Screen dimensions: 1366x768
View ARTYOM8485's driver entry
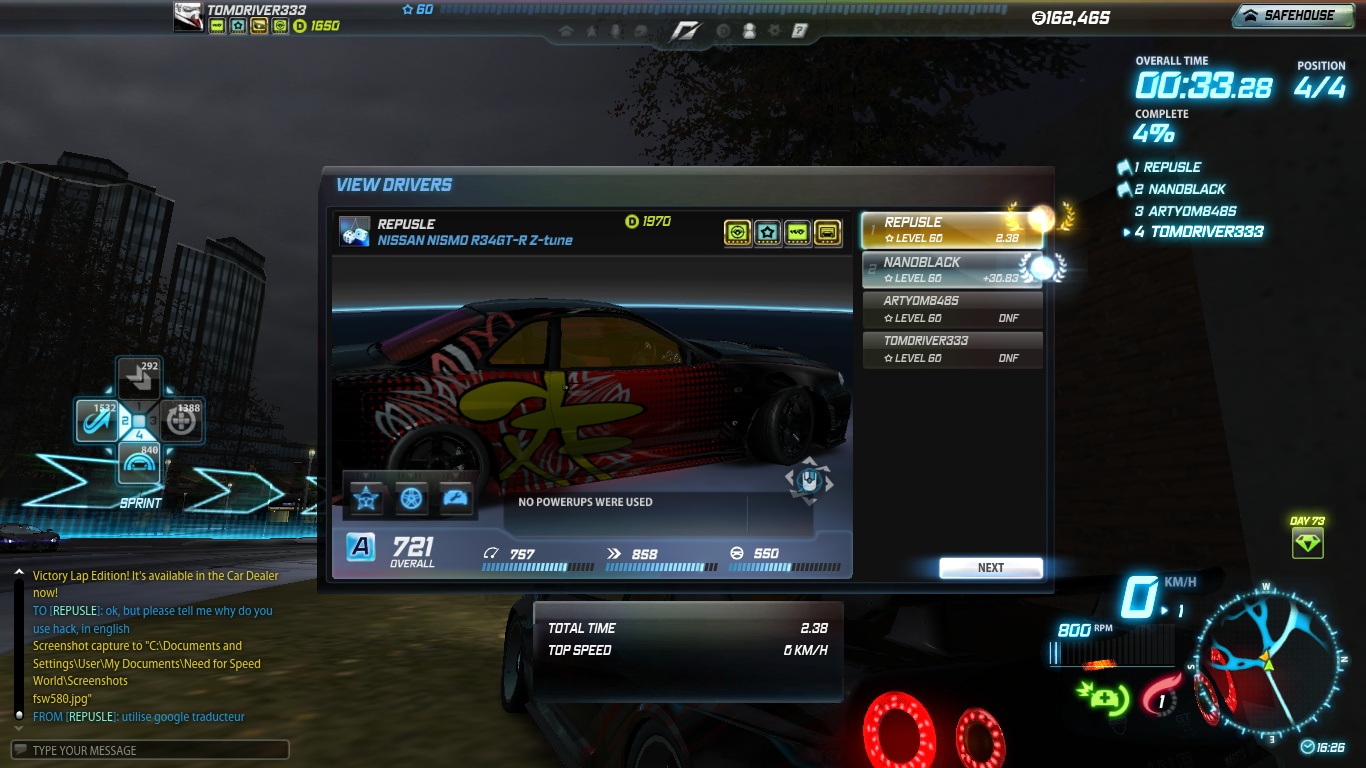pyautogui.click(x=951, y=309)
